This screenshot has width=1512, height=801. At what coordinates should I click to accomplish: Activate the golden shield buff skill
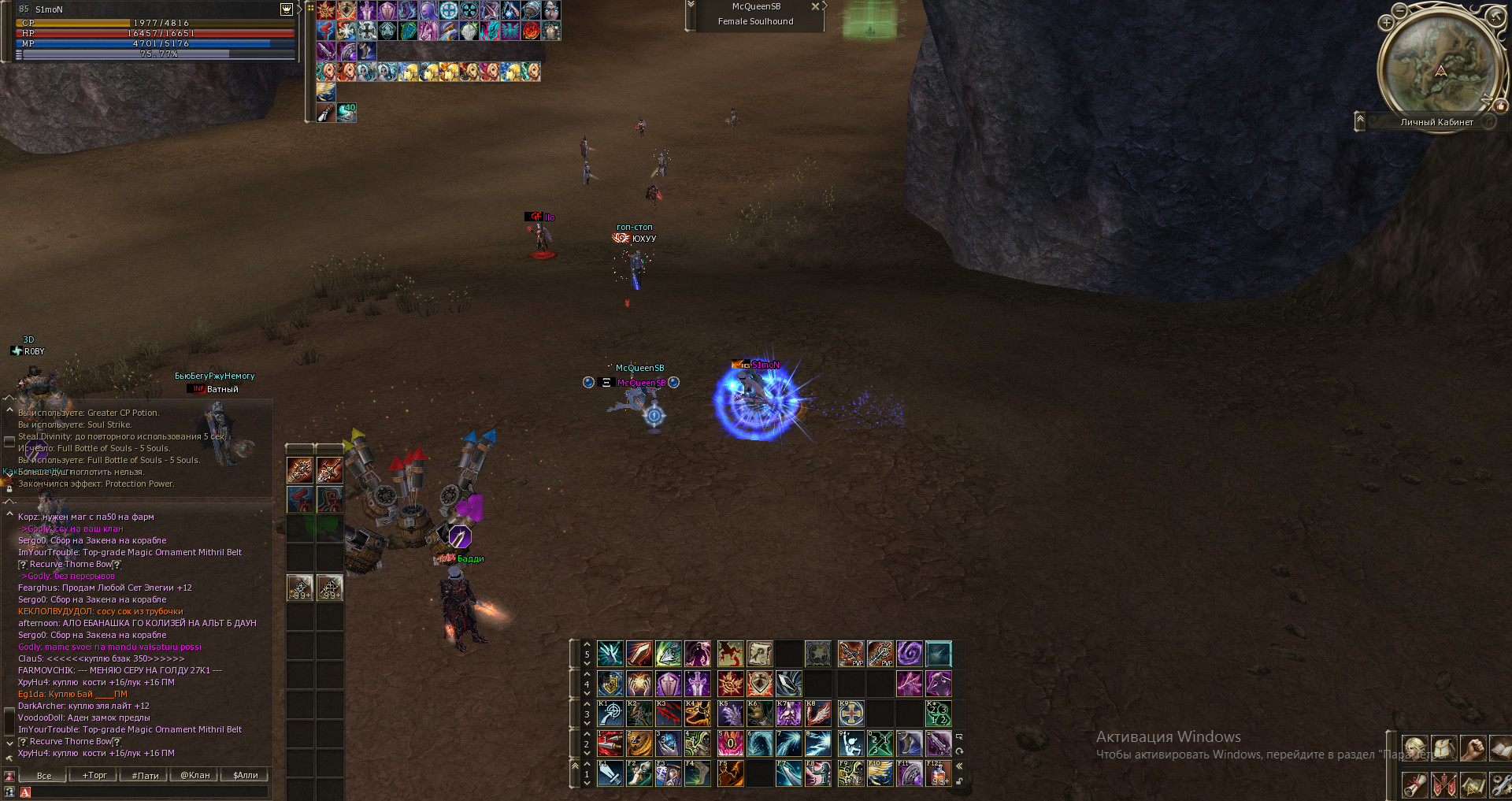(x=610, y=684)
